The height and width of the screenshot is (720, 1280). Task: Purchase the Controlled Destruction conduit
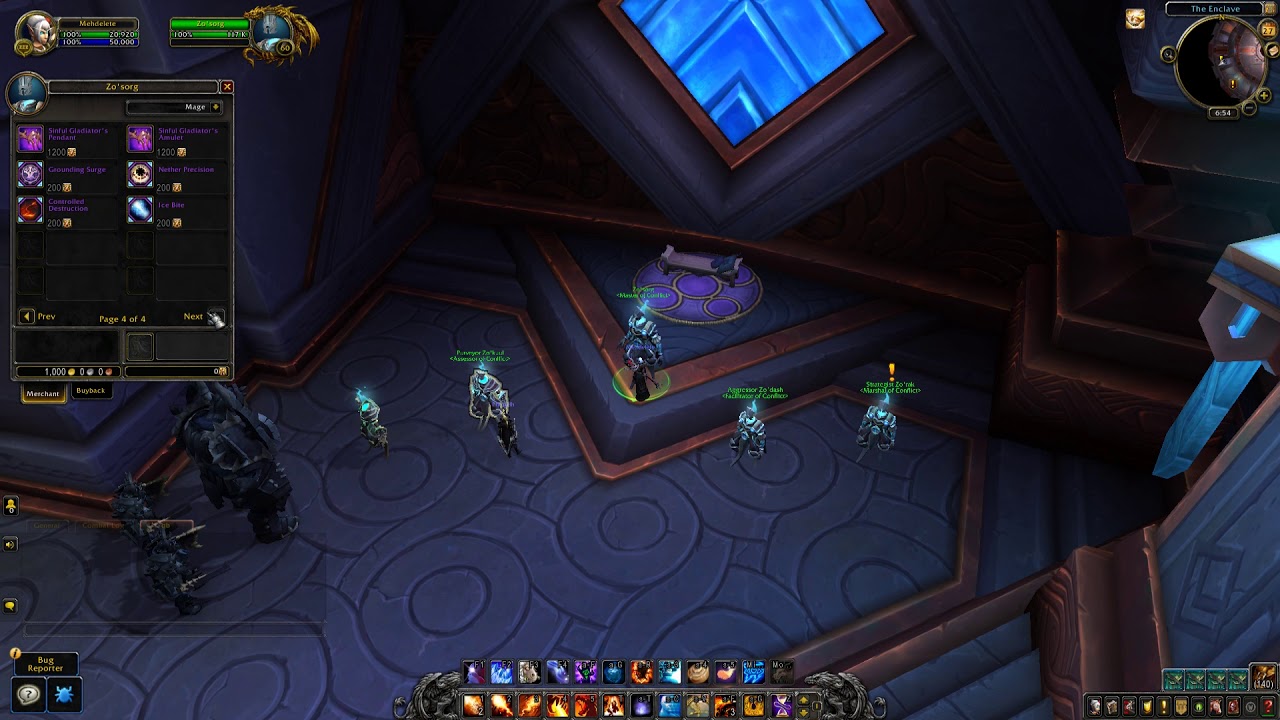click(31, 209)
